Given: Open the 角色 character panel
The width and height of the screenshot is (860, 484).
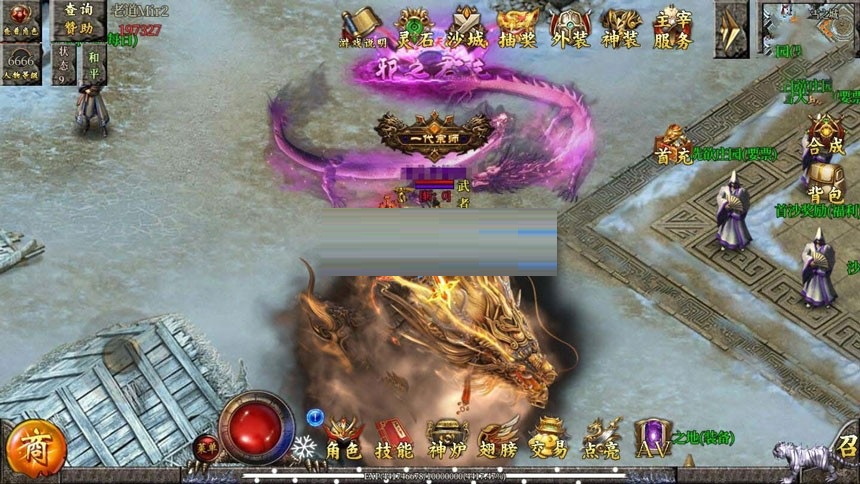Looking at the screenshot, I should [x=343, y=440].
